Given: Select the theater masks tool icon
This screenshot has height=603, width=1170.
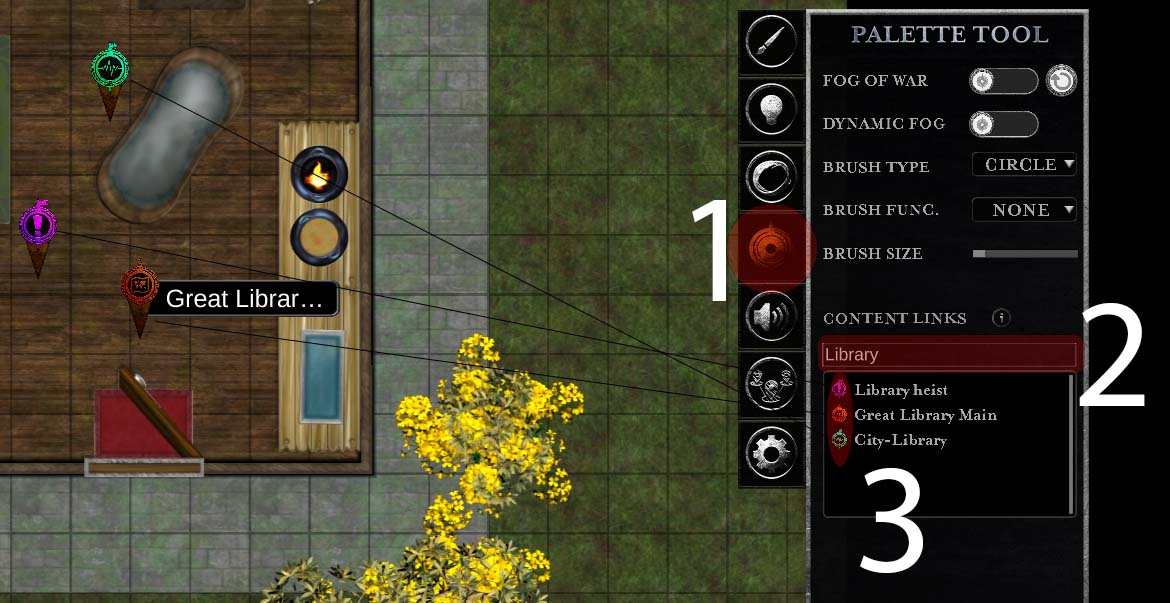Looking at the screenshot, I should [x=771, y=385].
